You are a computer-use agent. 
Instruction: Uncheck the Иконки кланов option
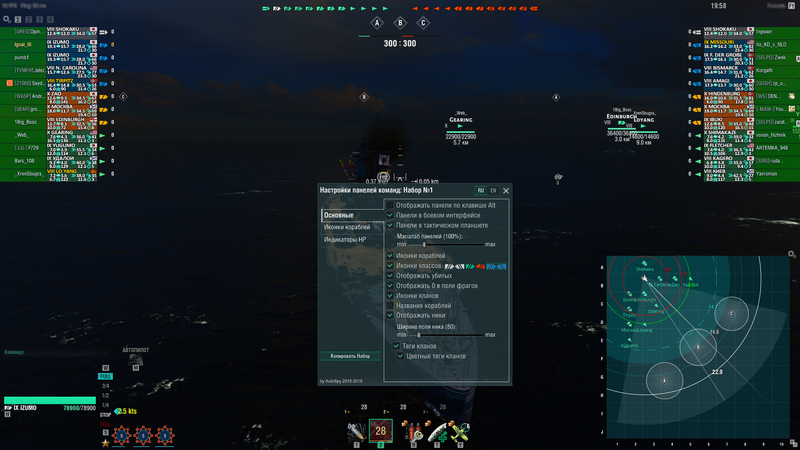pos(391,296)
